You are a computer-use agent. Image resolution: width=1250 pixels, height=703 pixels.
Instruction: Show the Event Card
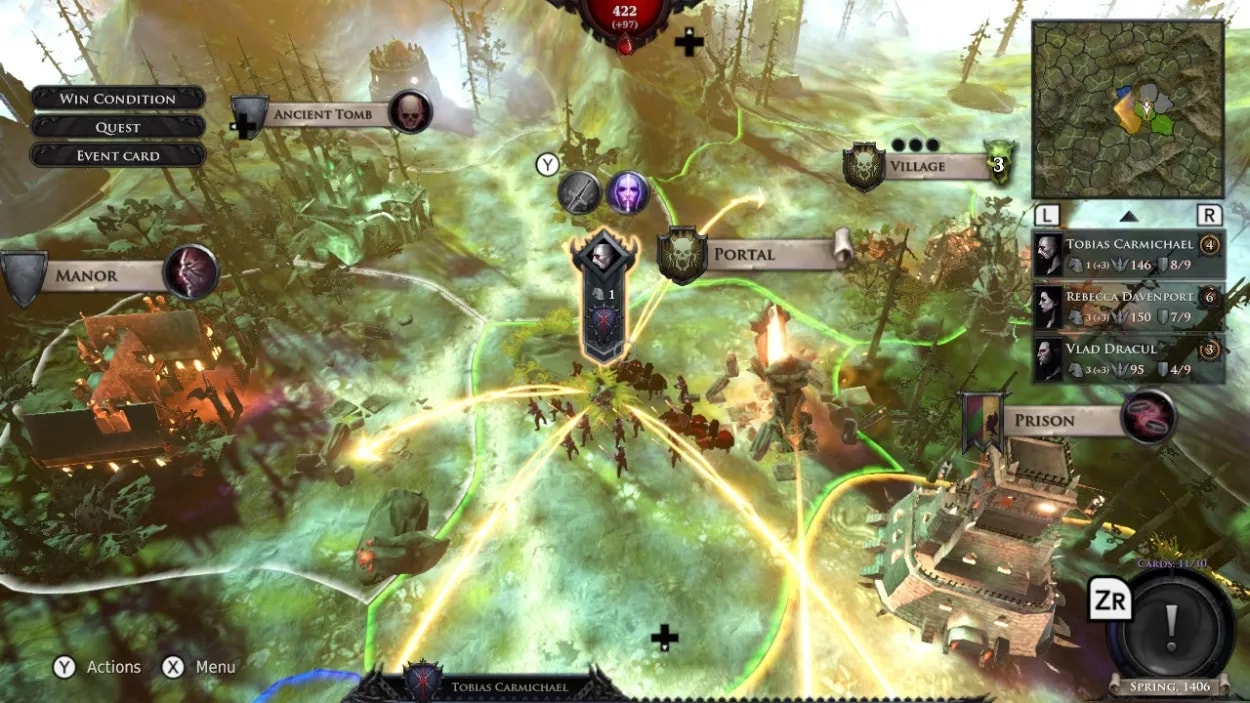coord(118,156)
